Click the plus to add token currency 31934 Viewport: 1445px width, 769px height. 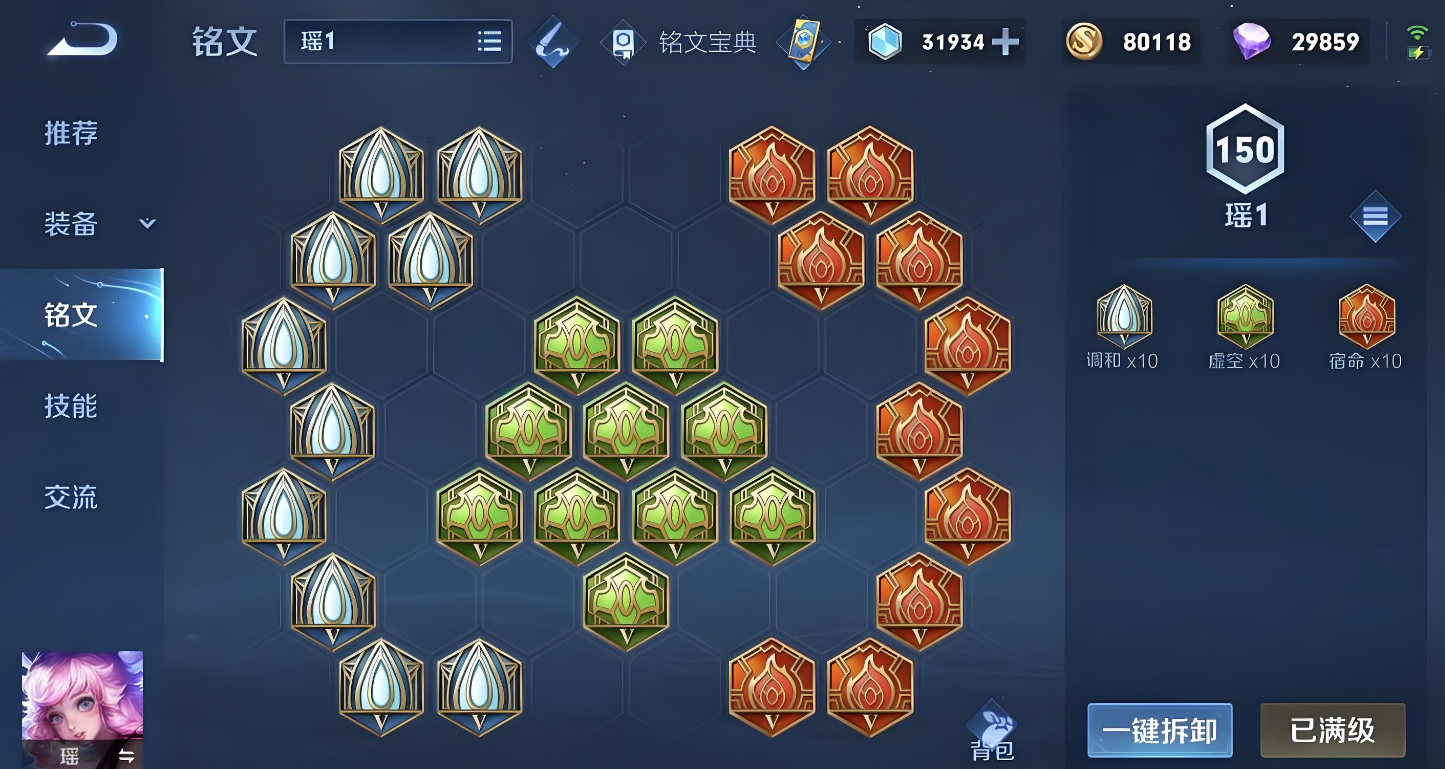(x=1007, y=42)
